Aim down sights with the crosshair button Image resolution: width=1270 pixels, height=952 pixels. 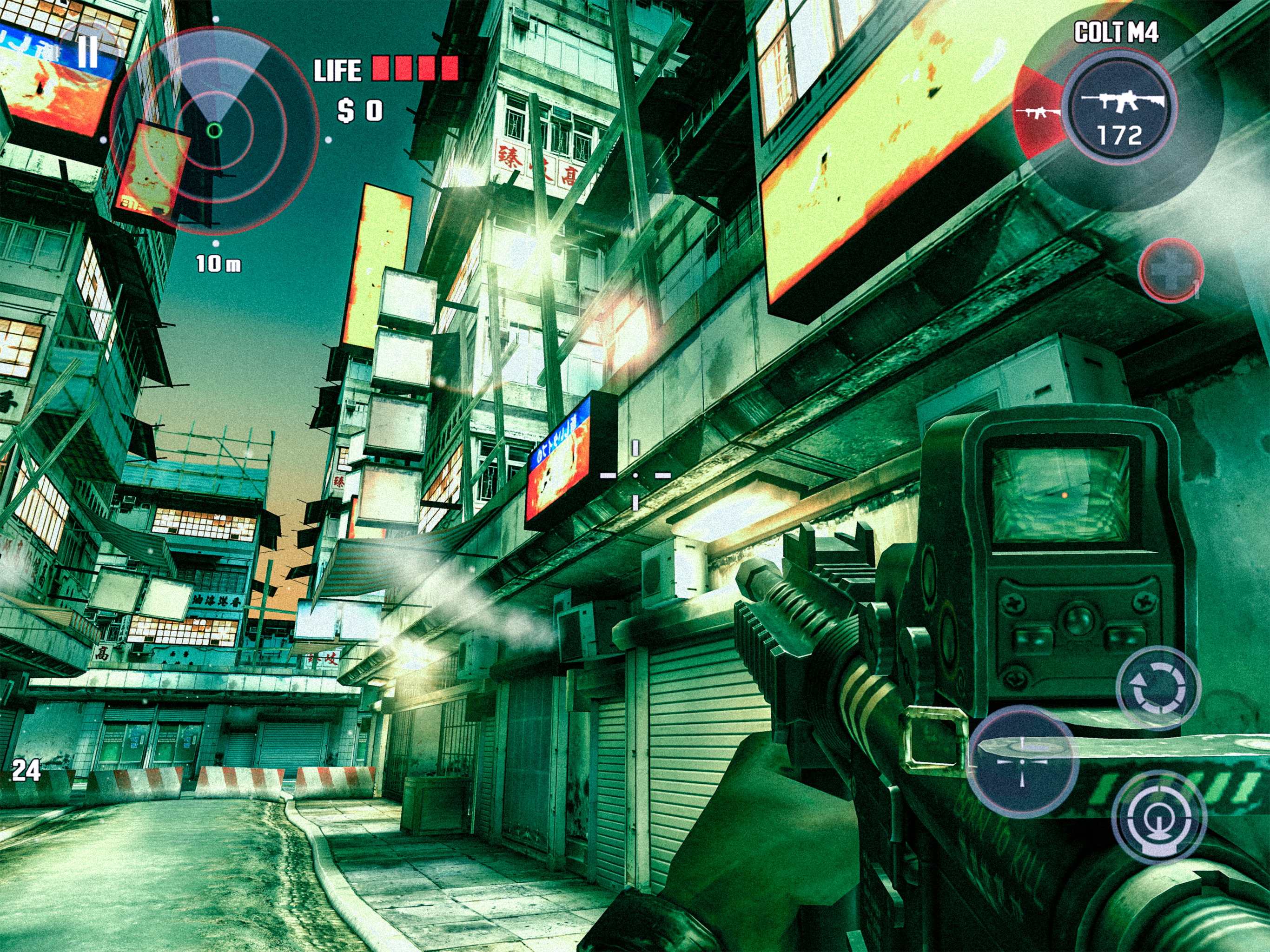tap(1022, 761)
